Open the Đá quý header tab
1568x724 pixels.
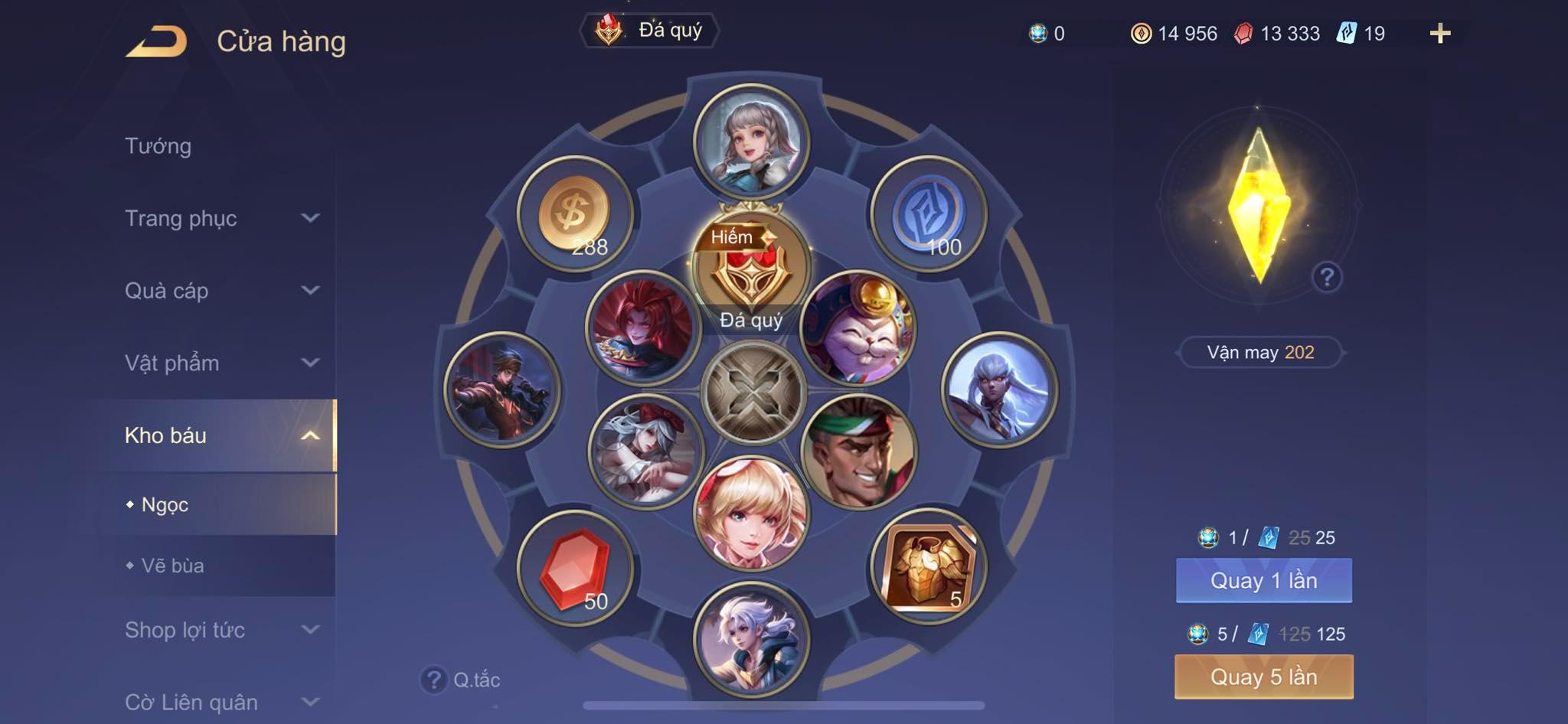click(649, 31)
